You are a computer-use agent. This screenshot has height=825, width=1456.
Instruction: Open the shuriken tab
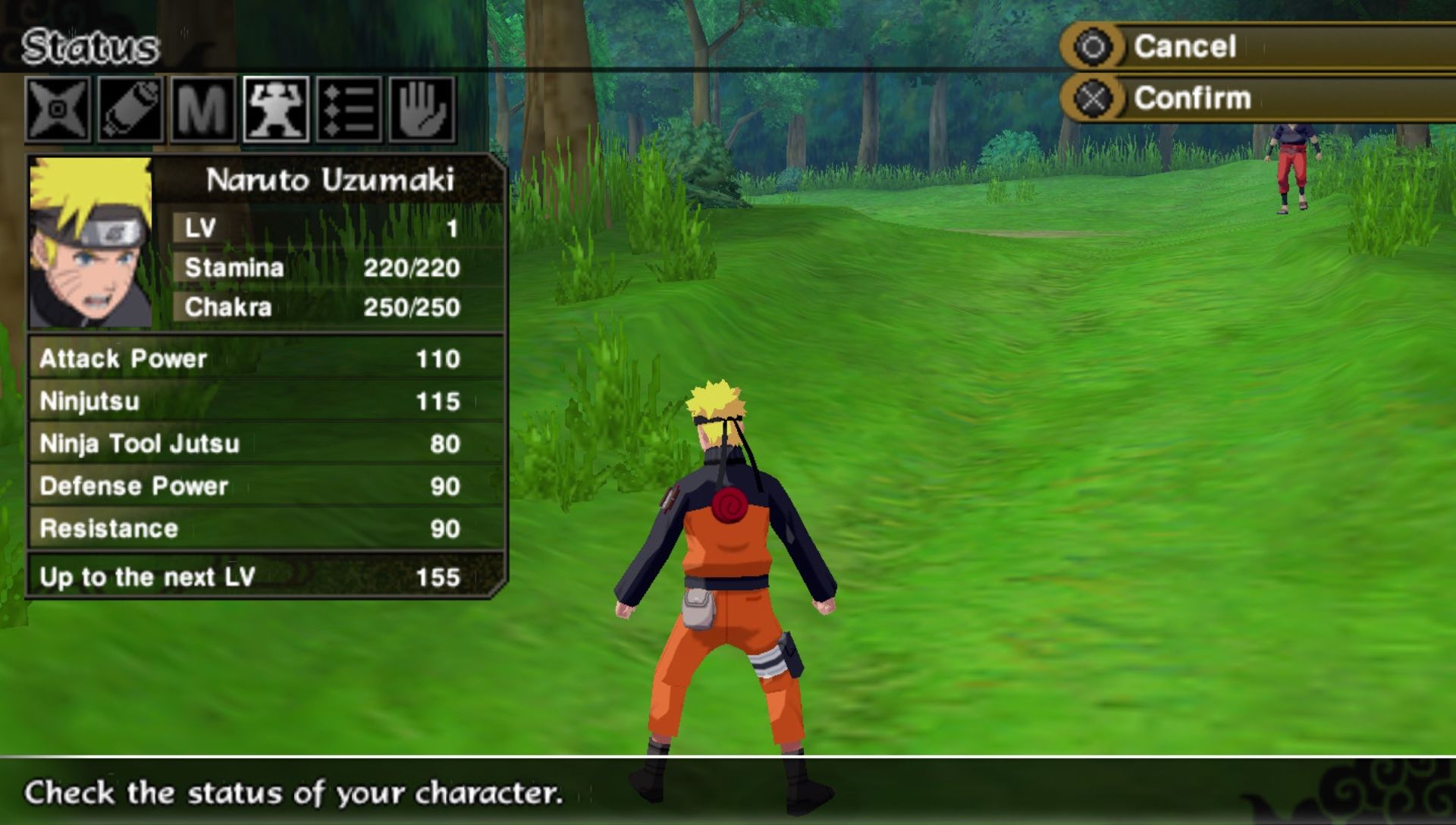58,110
